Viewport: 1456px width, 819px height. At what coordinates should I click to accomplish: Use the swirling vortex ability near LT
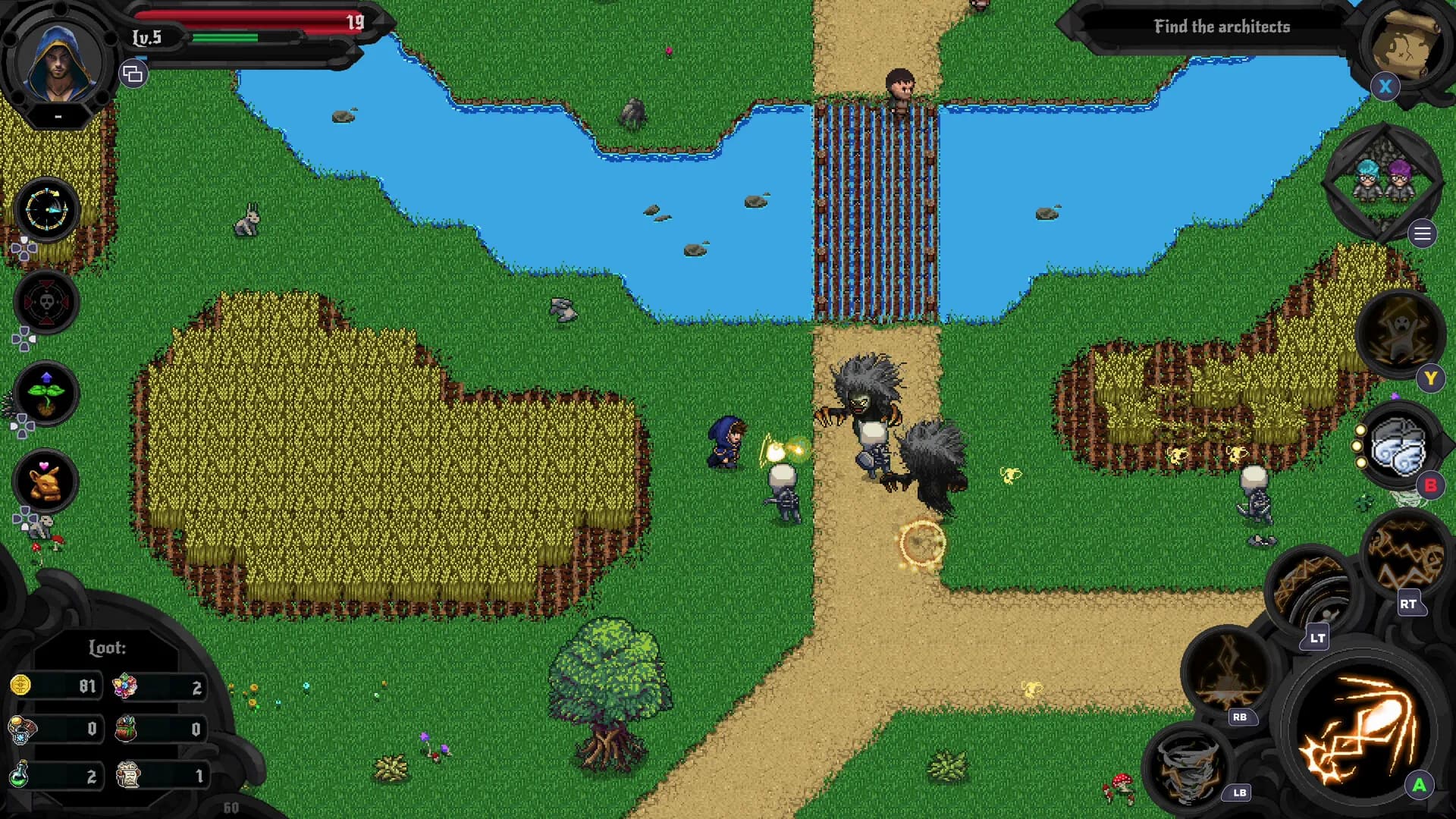coord(1312,591)
